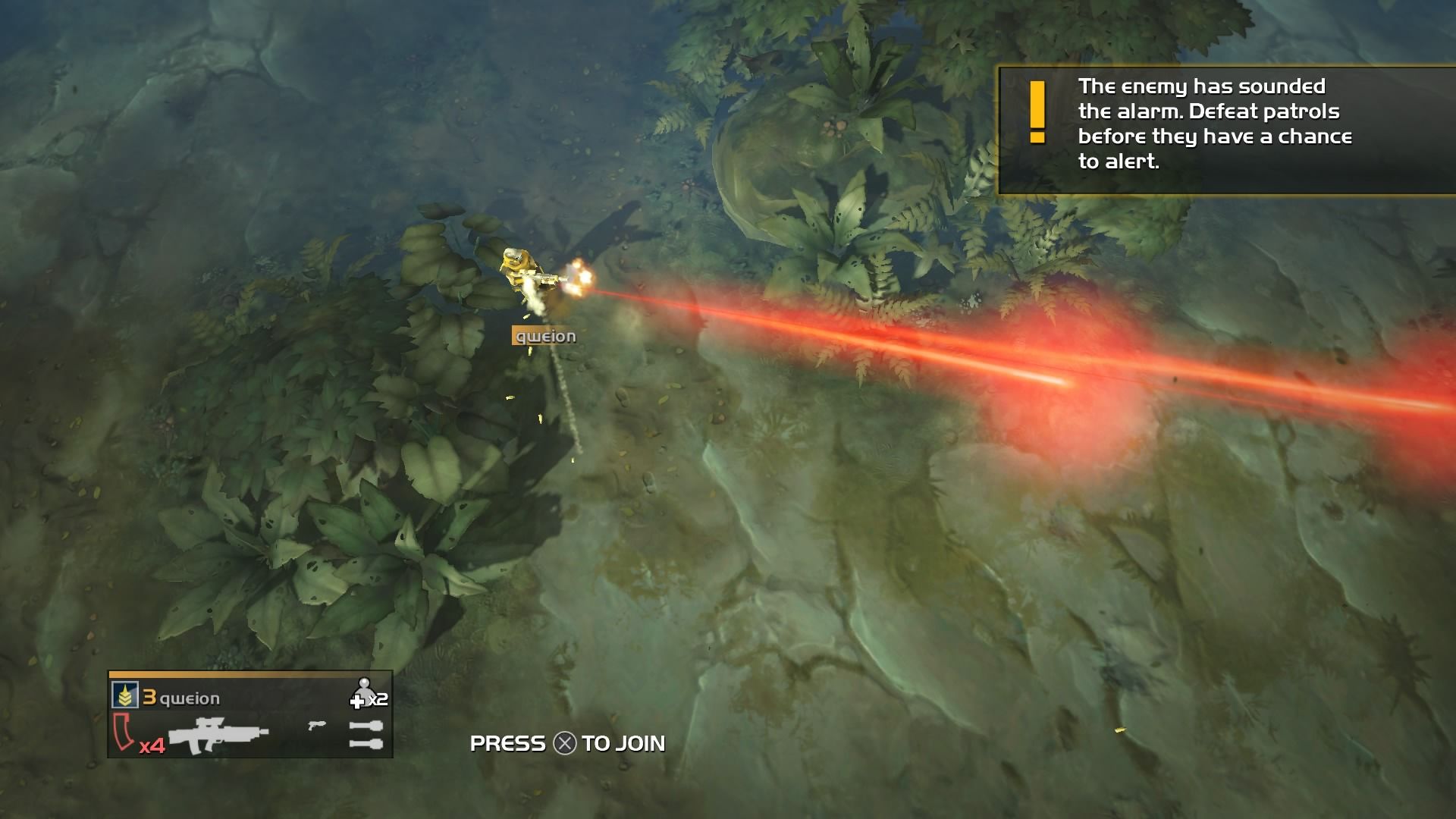Switch to the pistol sidearm icon
The width and height of the screenshot is (1456, 819).
click(317, 726)
